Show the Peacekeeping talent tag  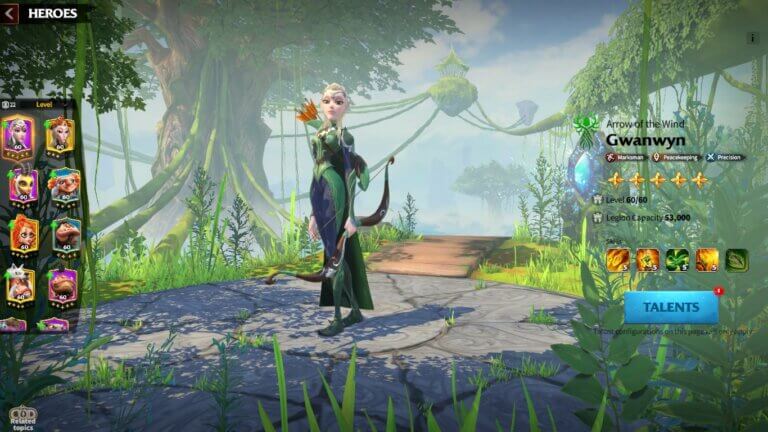pos(675,157)
